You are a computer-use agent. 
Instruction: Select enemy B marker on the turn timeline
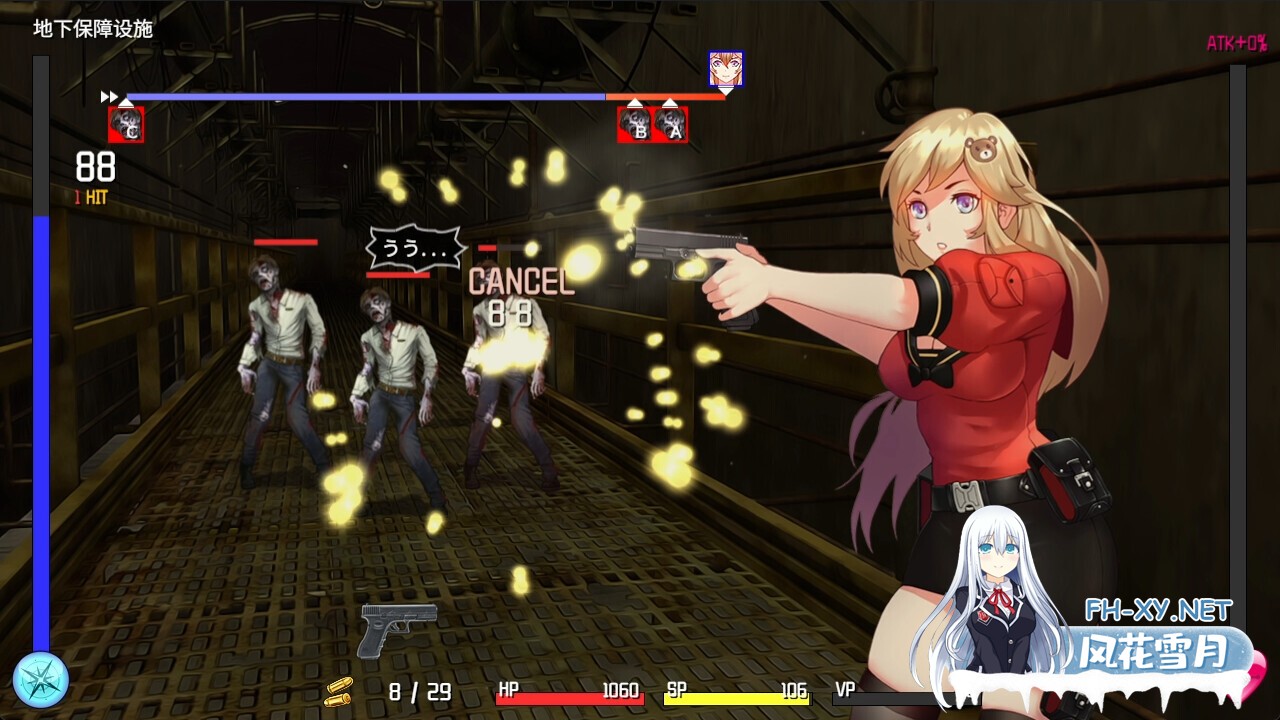tap(635, 125)
